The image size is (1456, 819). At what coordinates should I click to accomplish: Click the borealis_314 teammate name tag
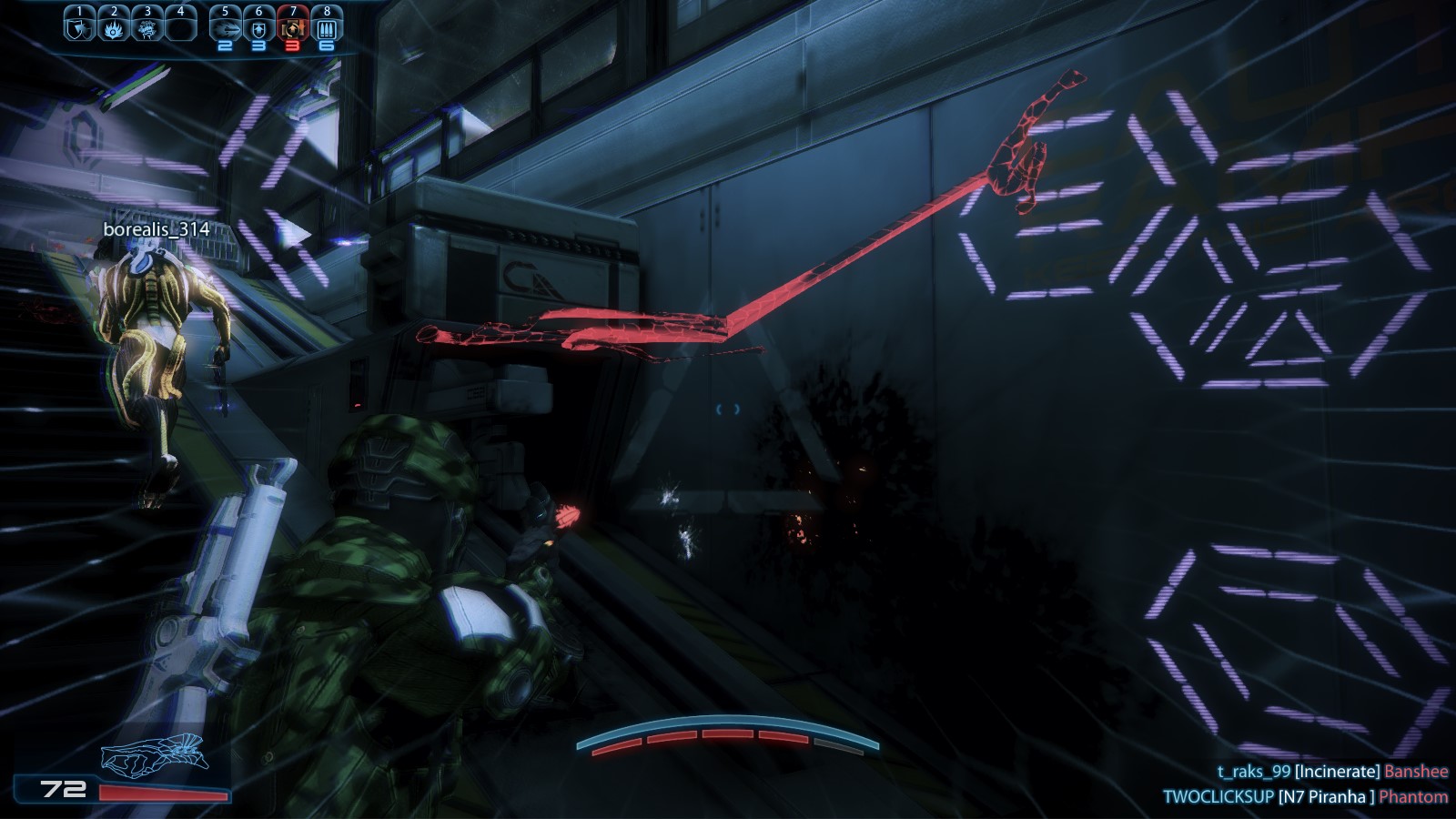(157, 229)
